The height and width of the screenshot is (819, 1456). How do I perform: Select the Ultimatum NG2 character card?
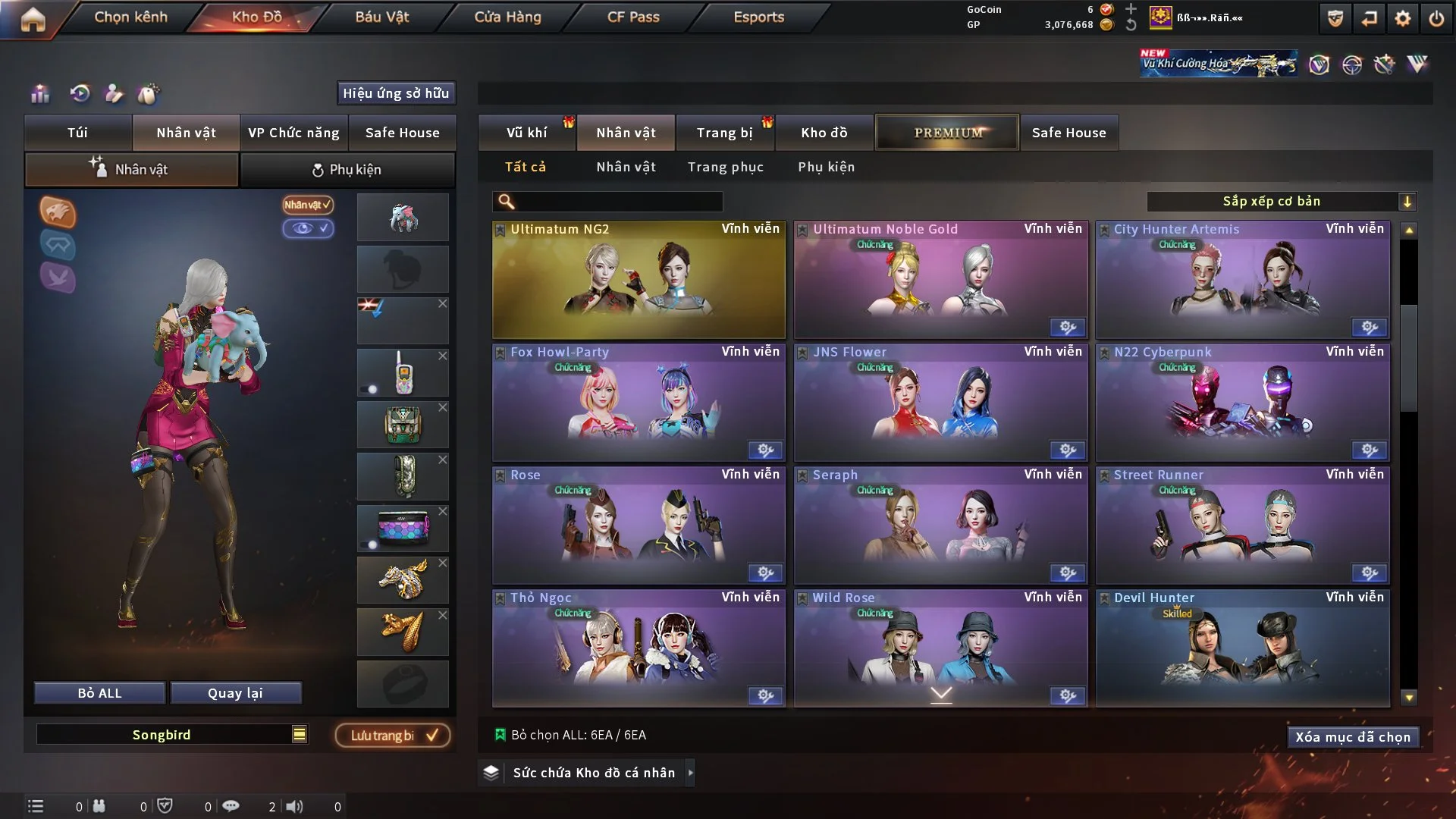click(639, 281)
